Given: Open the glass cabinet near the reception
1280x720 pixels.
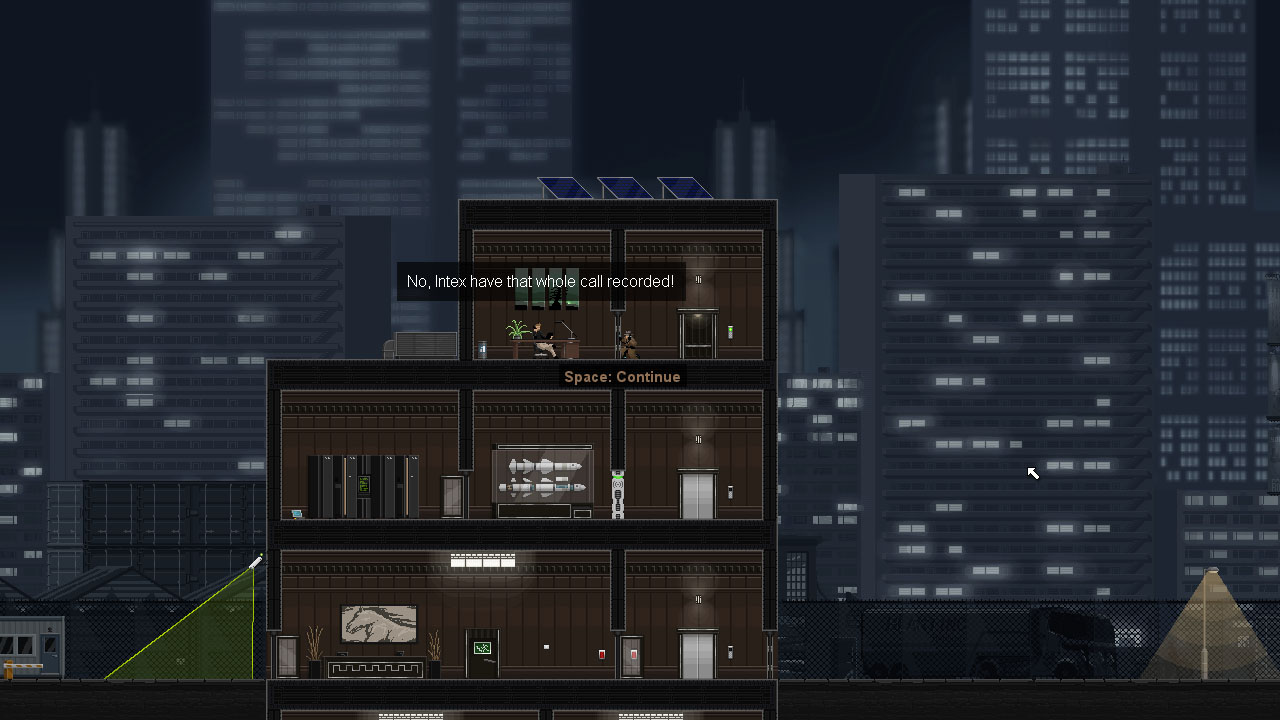Looking at the screenshot, I should pos(286,655).
